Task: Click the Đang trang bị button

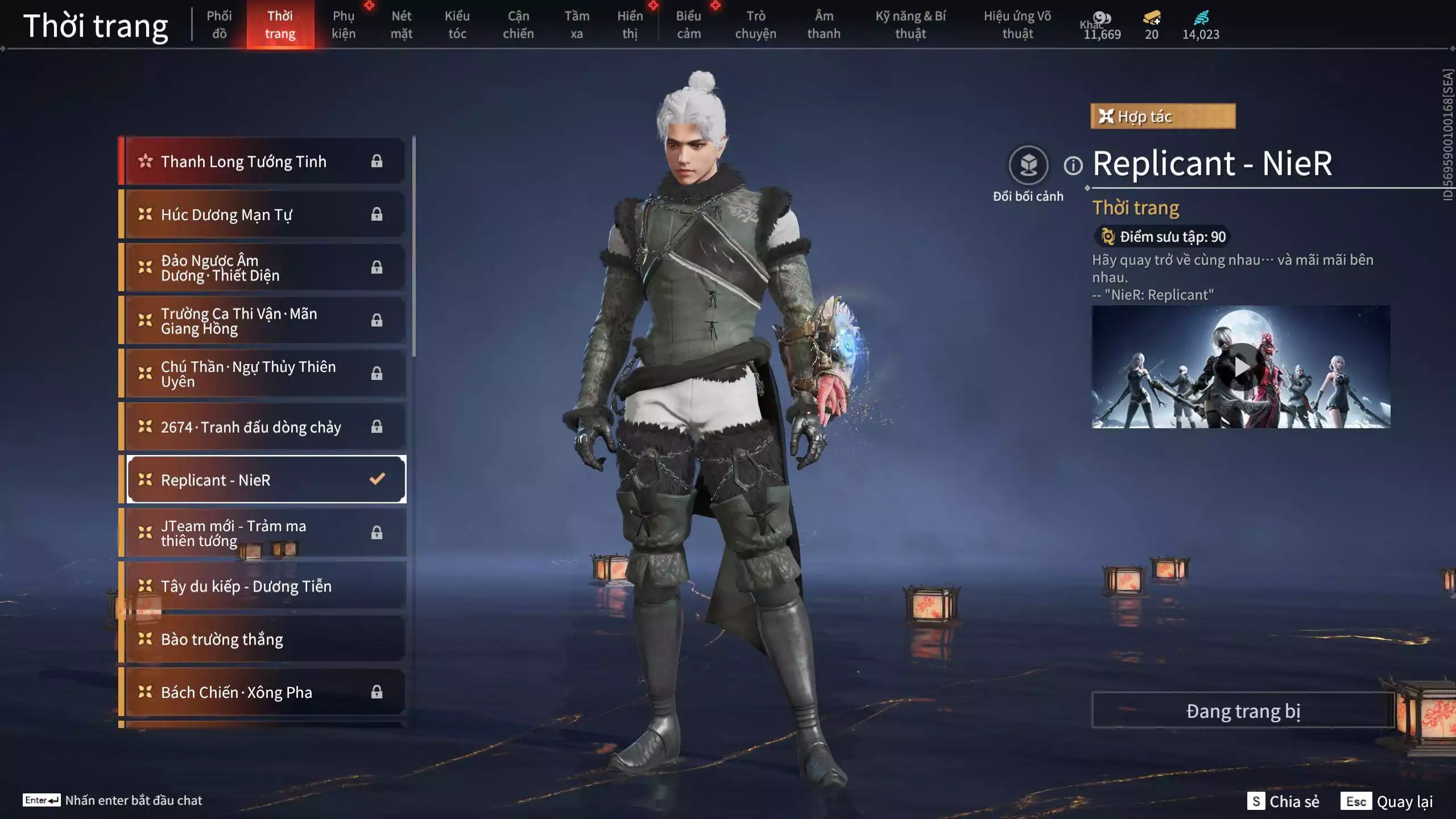Action: 1243,710
